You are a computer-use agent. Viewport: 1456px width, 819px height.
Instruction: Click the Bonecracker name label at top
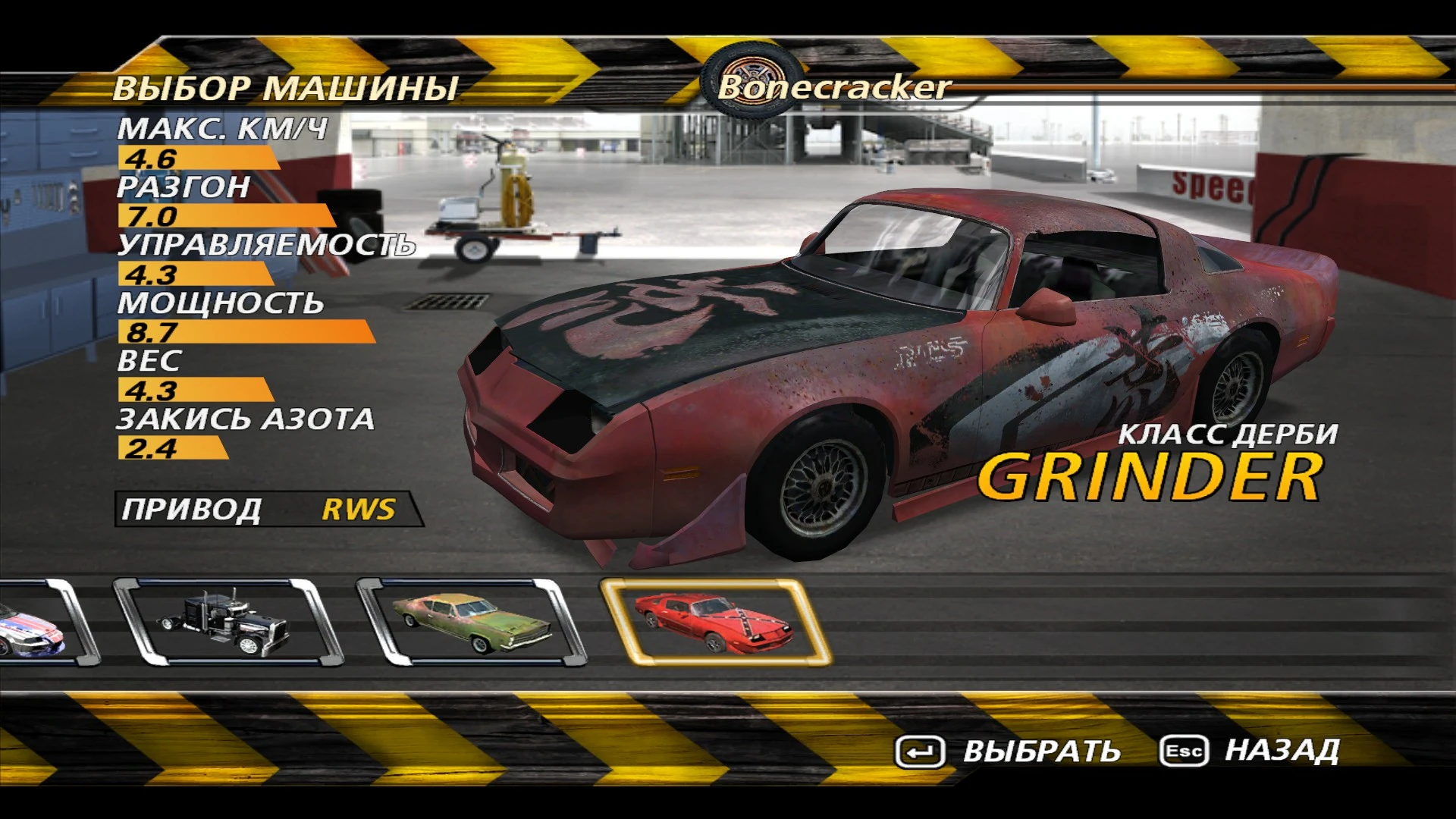click(x=834, y=88)
